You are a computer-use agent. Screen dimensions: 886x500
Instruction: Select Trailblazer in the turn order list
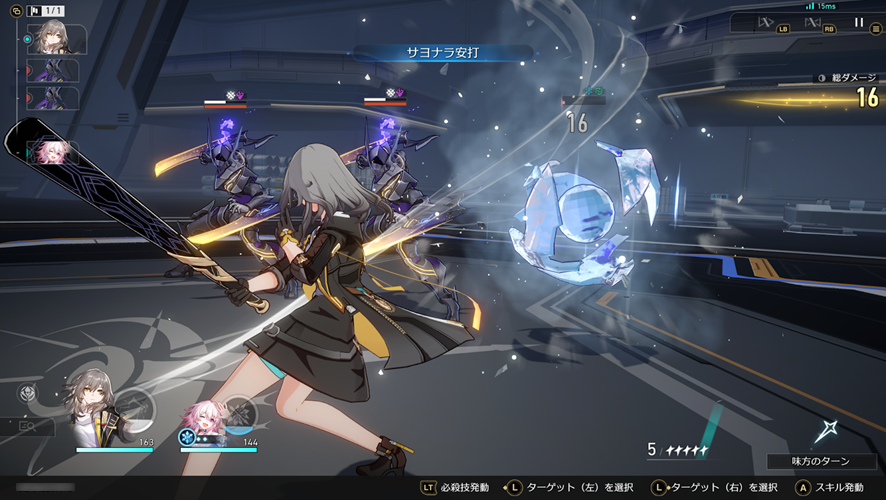pyautogui.click(x=55, y=39)
